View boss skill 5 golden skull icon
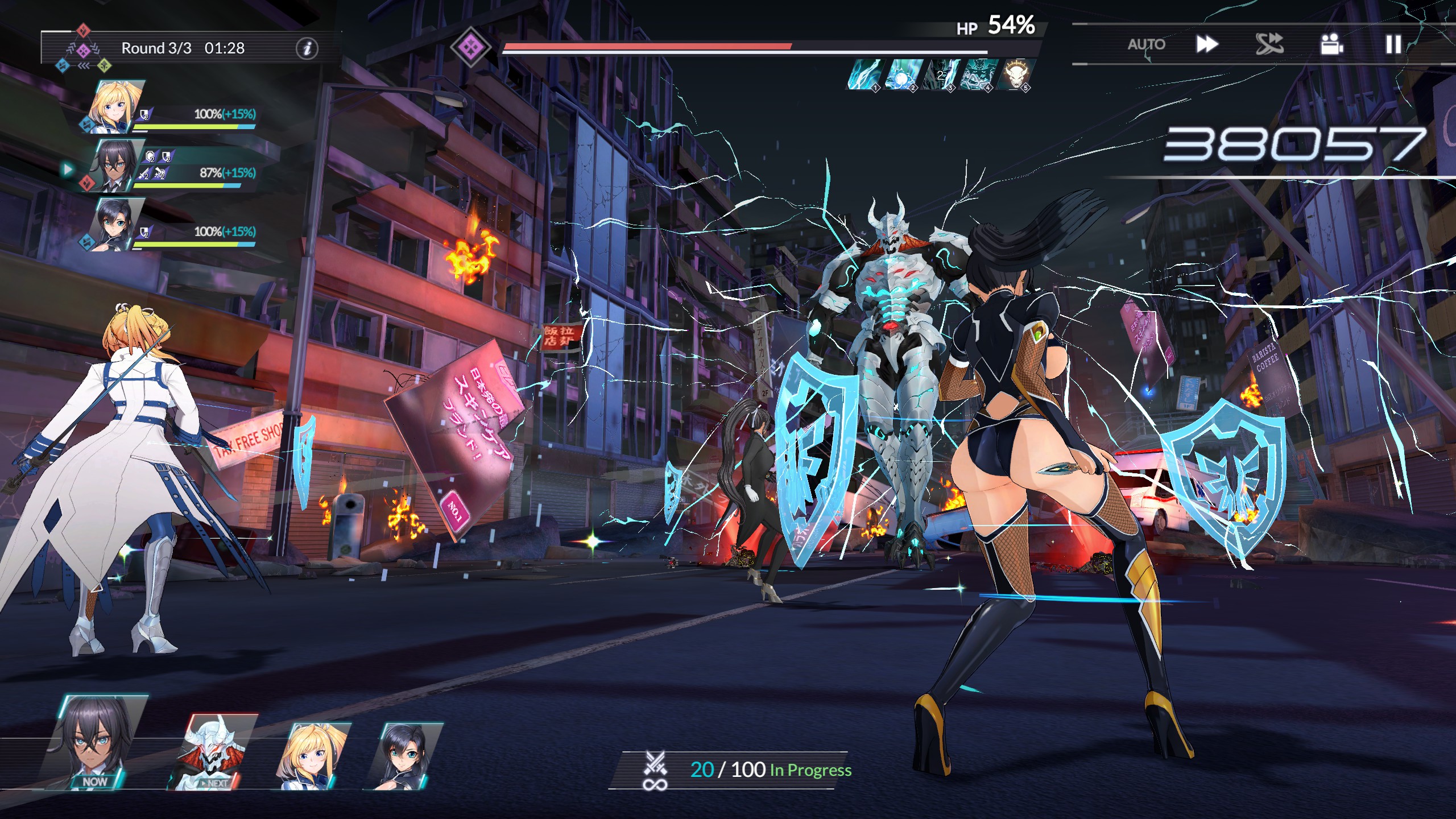The width and height of the screenshot is (1456, 819). (1014, 75)
